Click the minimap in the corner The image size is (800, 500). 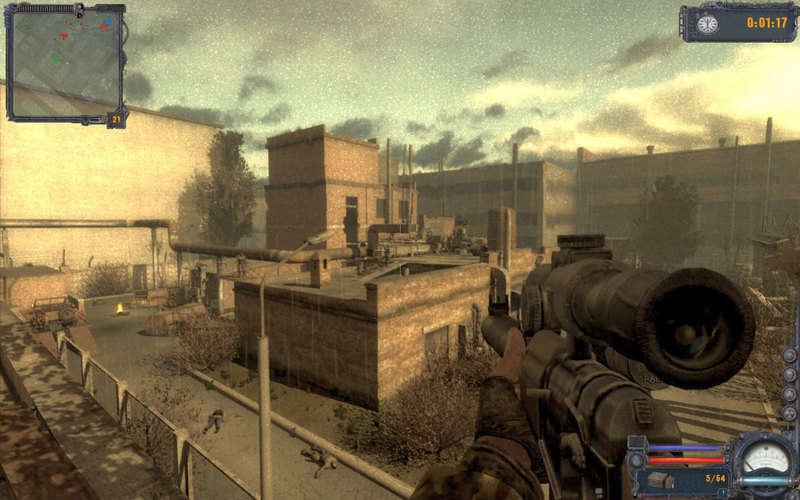[x=65, y=62]
